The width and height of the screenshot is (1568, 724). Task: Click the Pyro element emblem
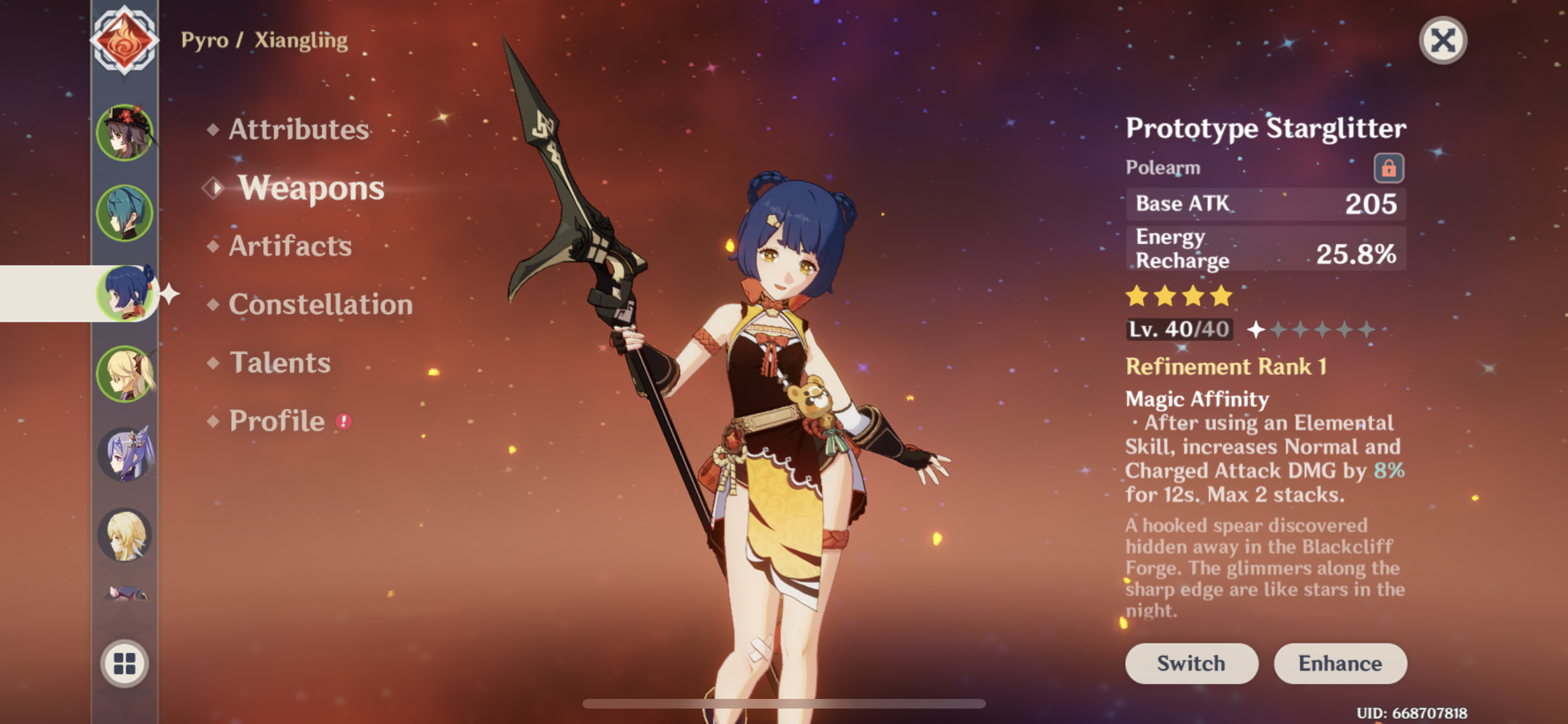126,39
